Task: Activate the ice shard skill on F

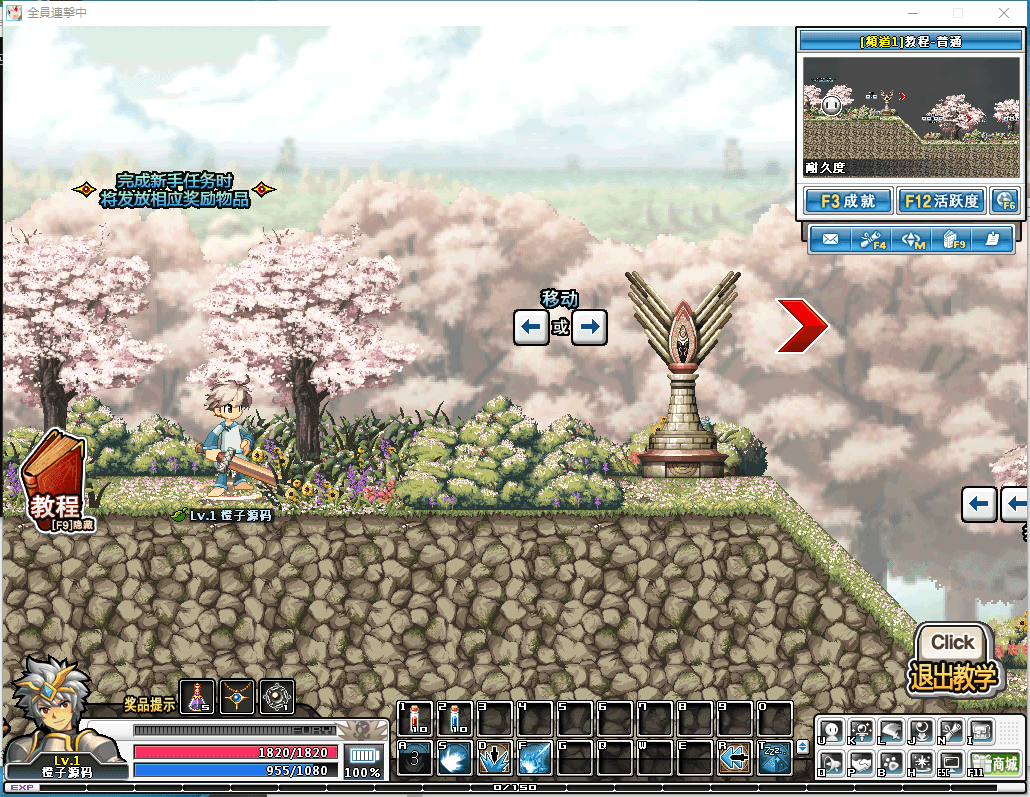Action: (535, 758)
